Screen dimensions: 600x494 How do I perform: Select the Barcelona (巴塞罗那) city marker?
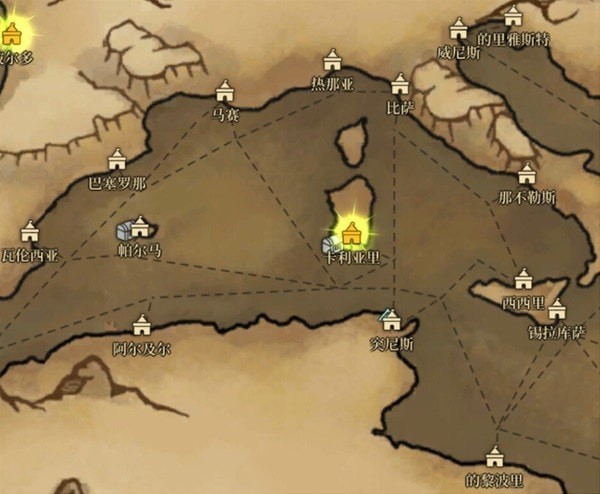coord(117,159)
